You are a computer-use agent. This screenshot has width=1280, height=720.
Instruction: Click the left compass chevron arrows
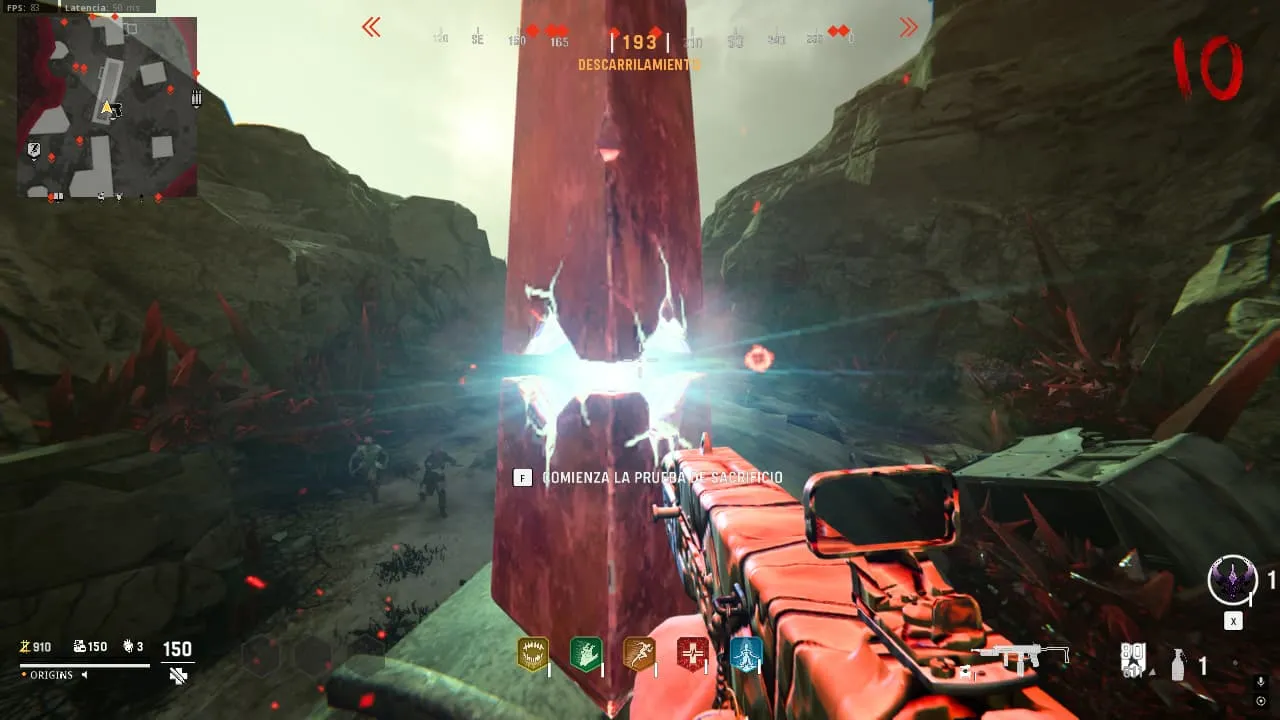tap(371, 28)
